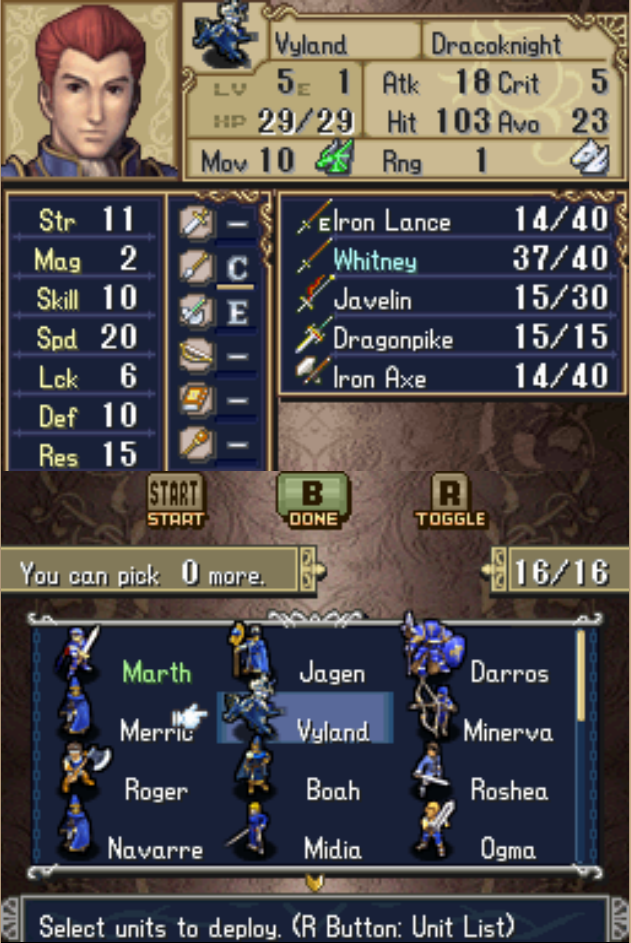Image resolution: width=631 pixels, height=943 pixels.
Task: Click the DONE button
Action: 313,501
